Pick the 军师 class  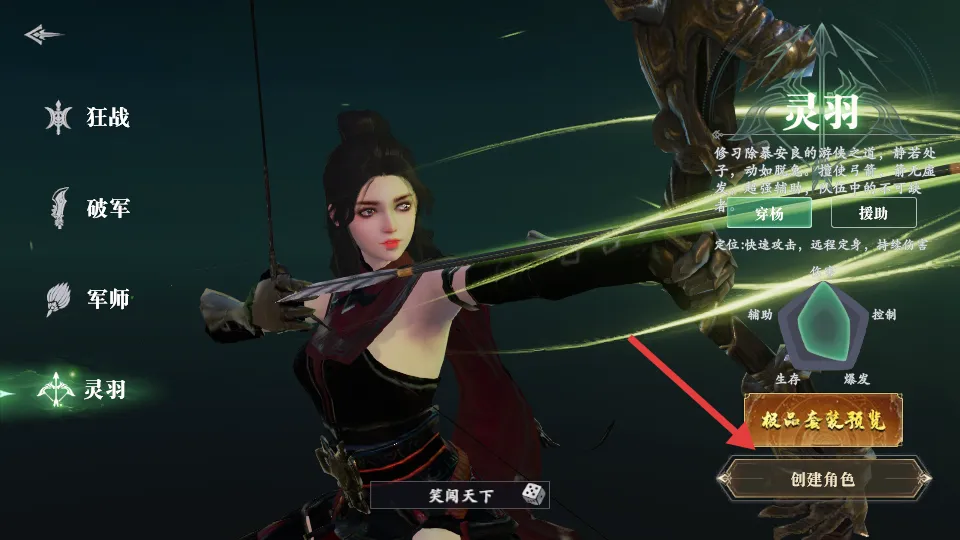pyautogui.click(x=88, y=299)
